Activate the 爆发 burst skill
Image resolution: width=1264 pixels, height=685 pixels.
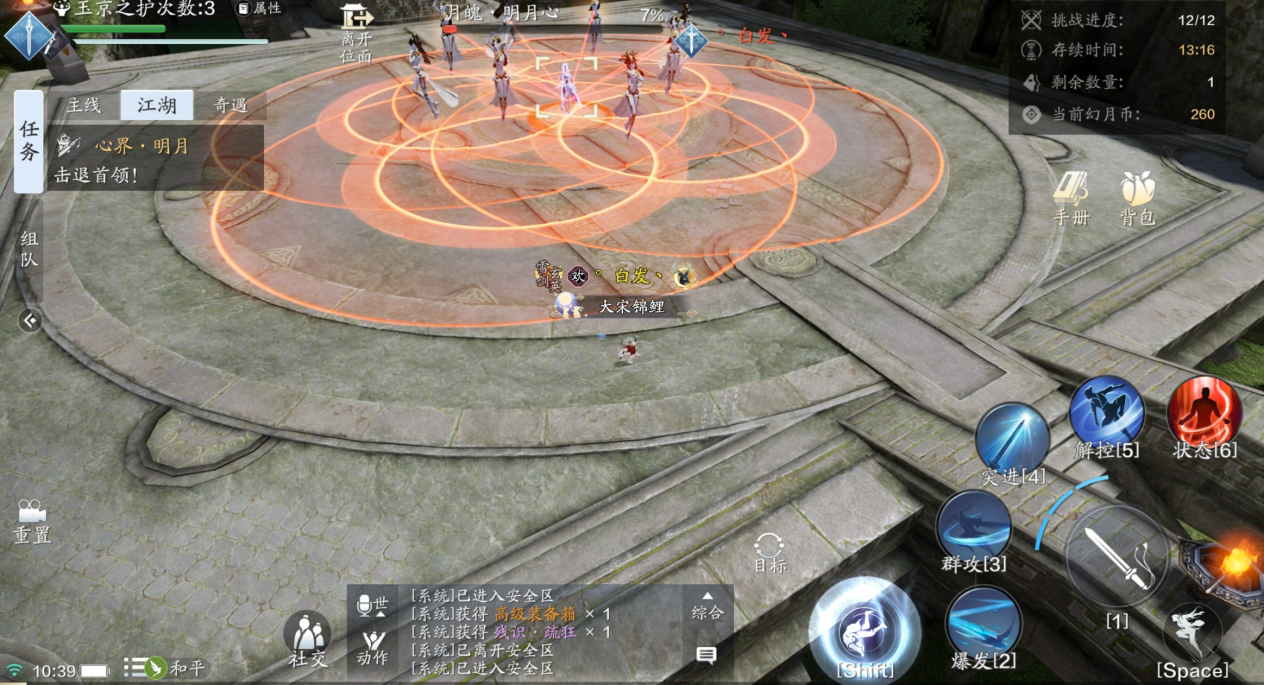pyautogui.click(x=983, y=623)
